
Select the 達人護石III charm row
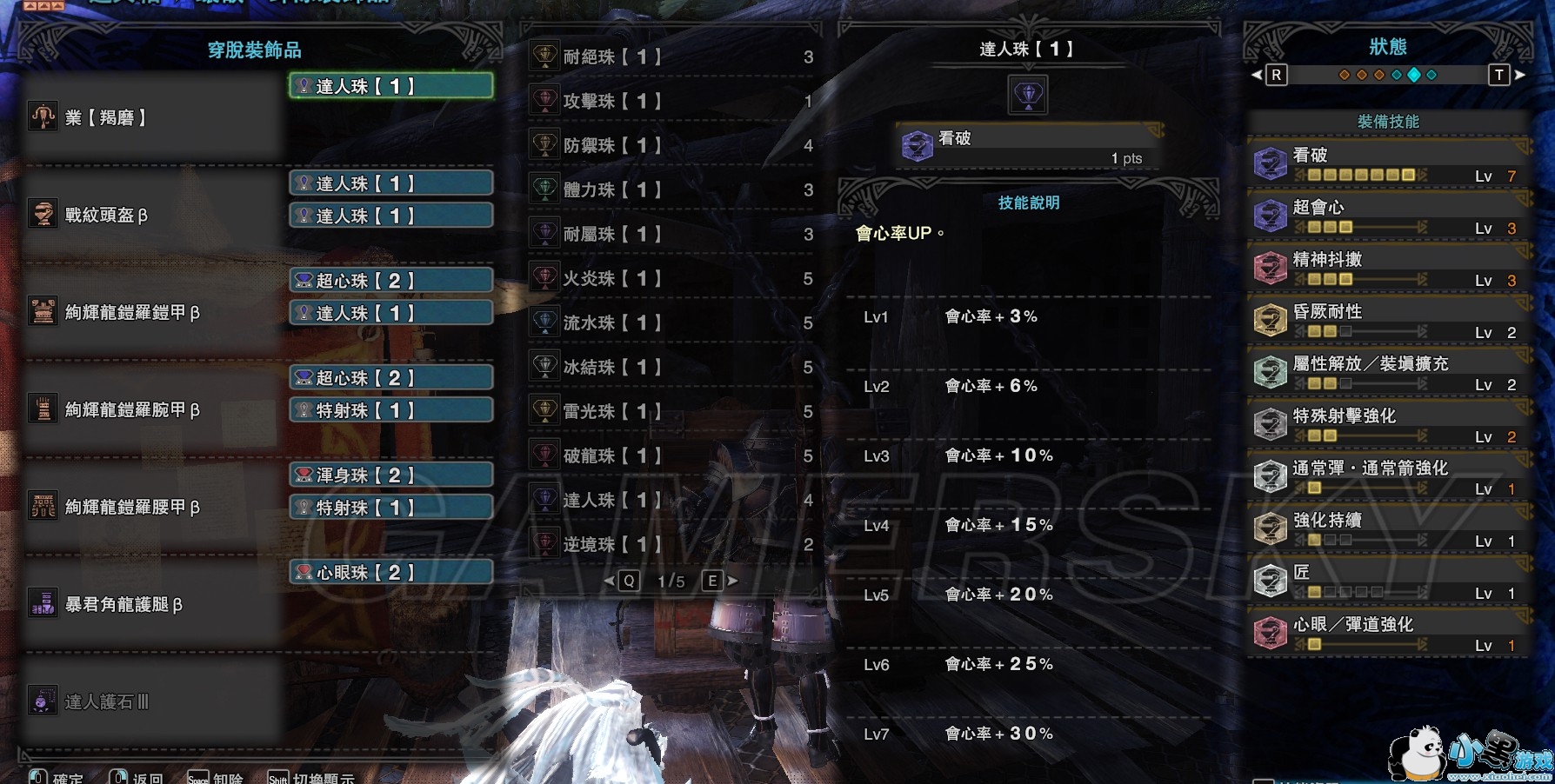coord(152,701)
